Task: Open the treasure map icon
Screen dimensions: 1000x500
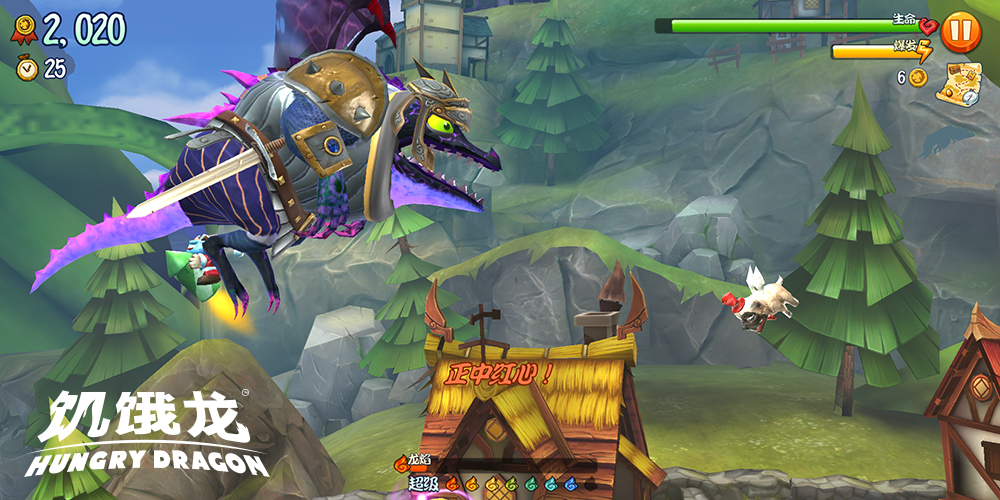Action: point(958,83)
